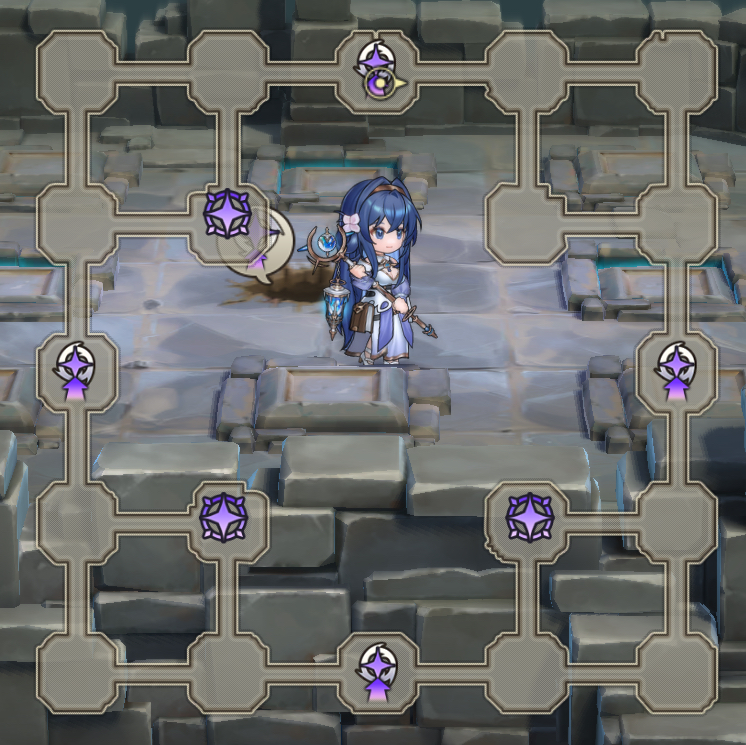This screenshot has width=746, height=745.
Task: Select the star node beside the crescent speech bubble
Action: 227,212
